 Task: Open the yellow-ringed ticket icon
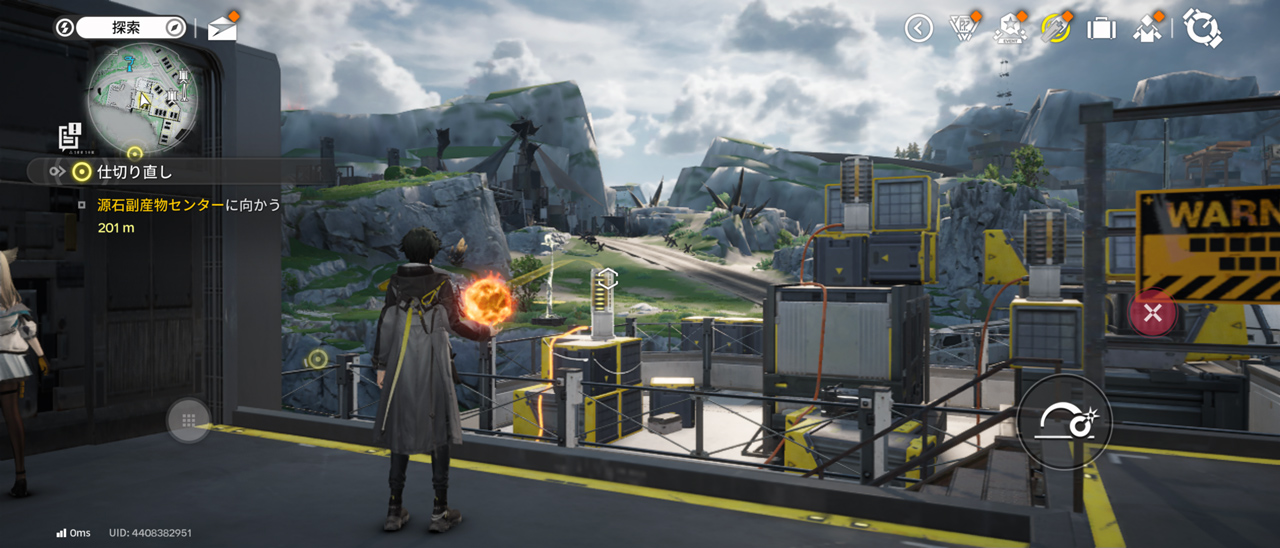(1055, 28)
